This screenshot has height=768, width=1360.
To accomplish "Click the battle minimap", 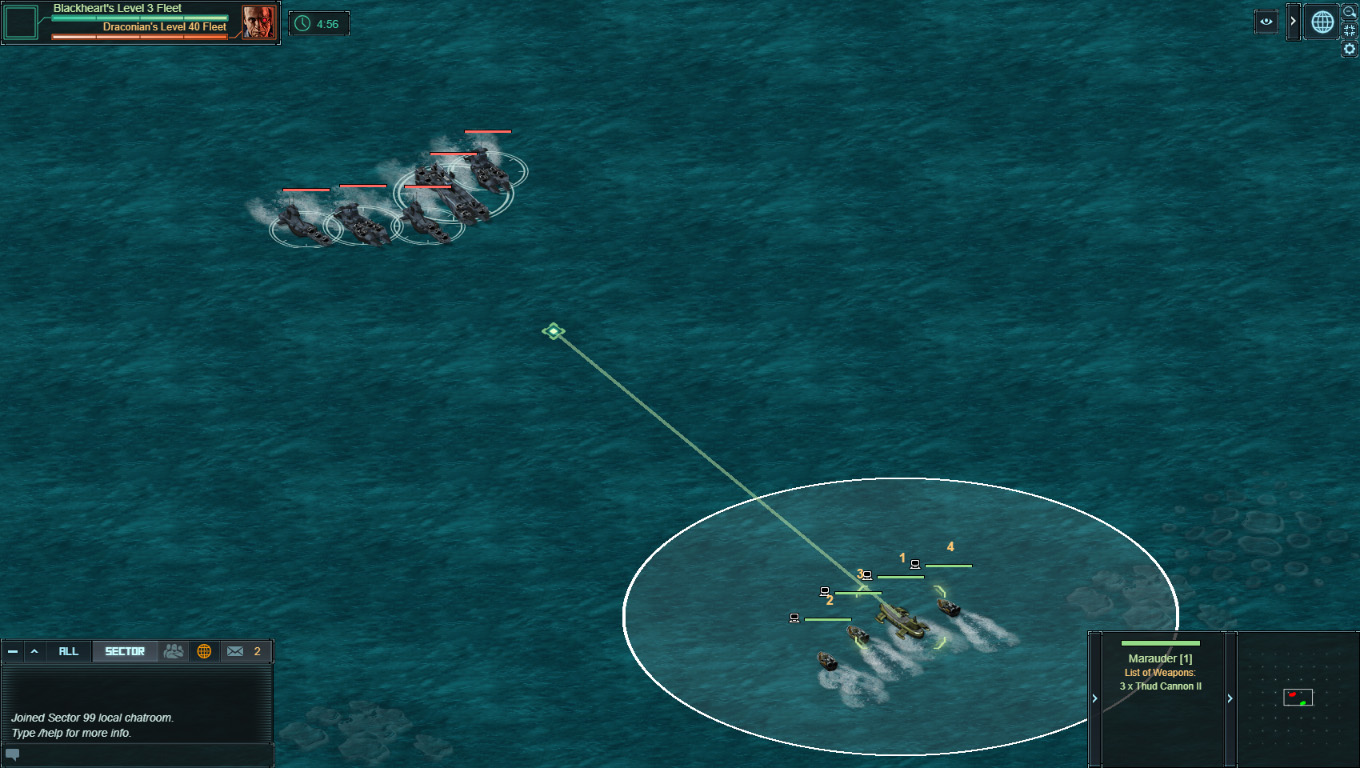I will (1298, 698).
